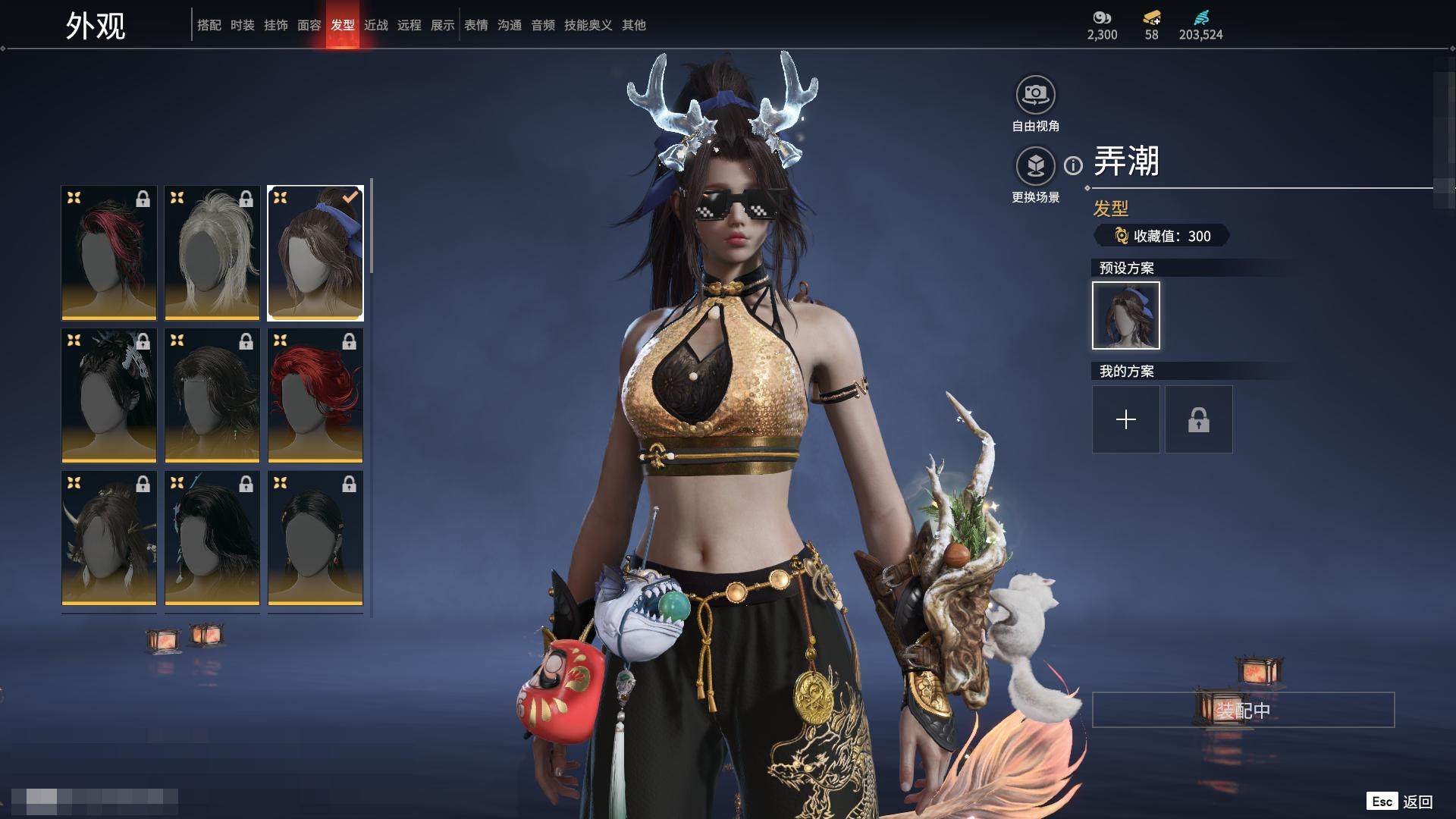The width and height of the screenshot is (1456, 819).
Task: Select the brown ponytail with blue ribbon
Action: point(315,253)
